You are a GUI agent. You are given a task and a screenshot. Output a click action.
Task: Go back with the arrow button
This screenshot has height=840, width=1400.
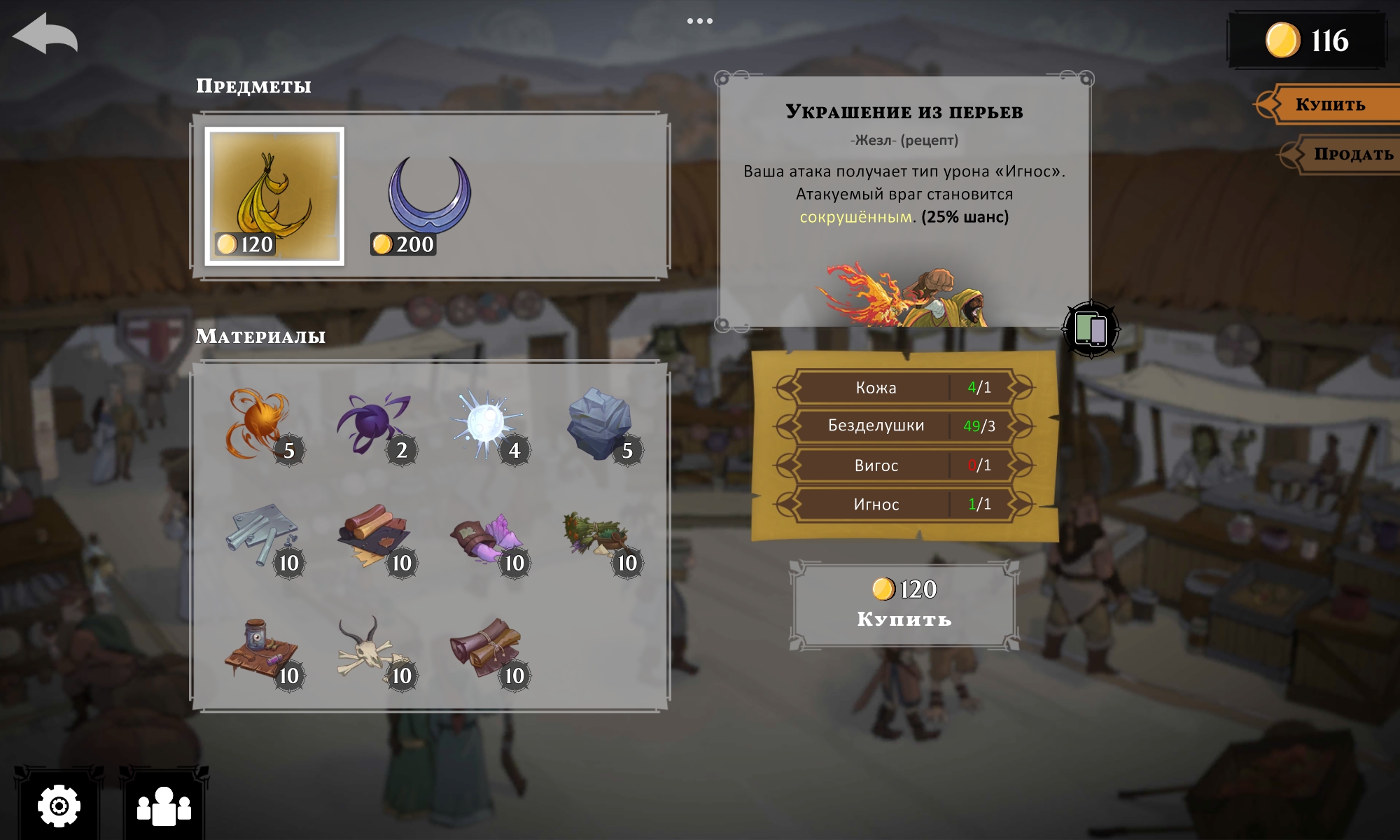(x=45, y=34)
